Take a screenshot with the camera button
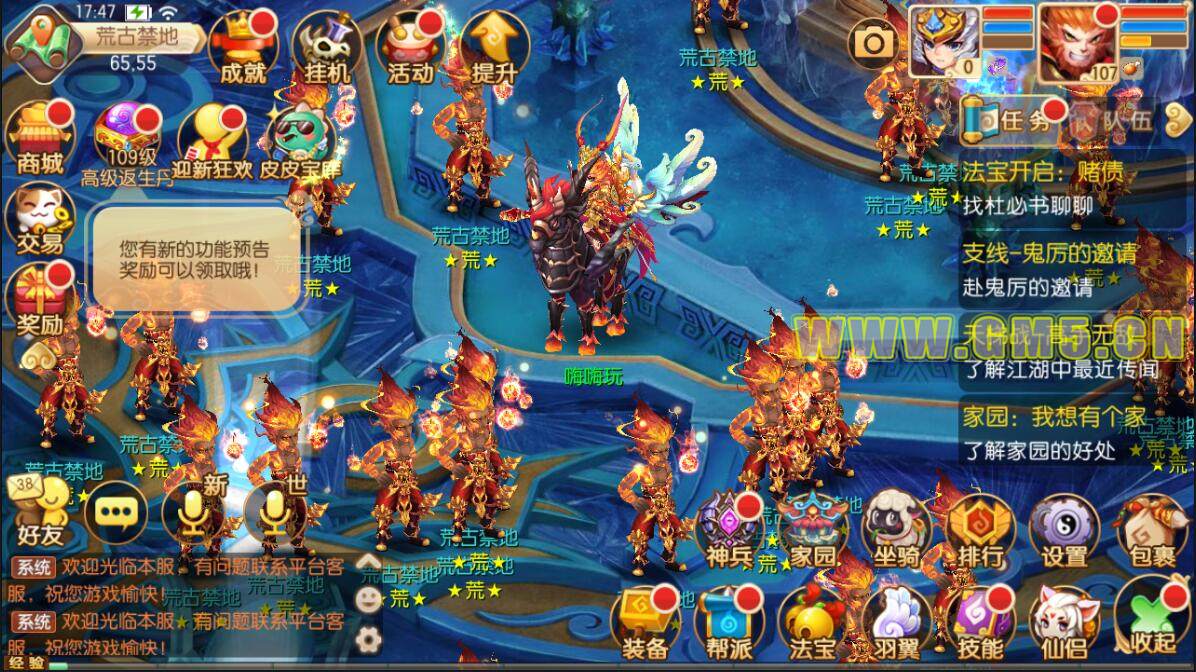This screenshot has height=672, width=1196. pos(874,42)
